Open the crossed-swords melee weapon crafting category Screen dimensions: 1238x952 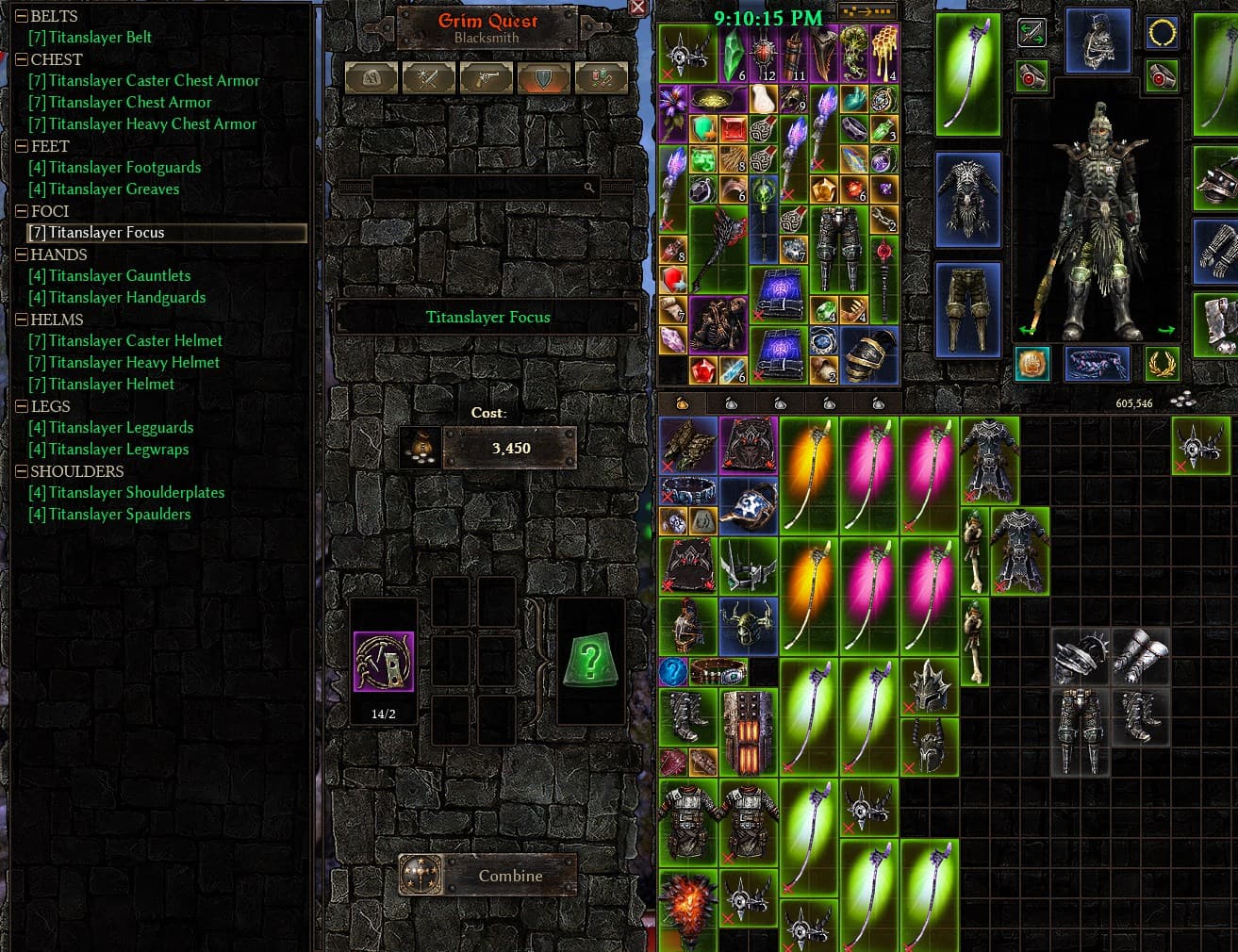[429, 77]
